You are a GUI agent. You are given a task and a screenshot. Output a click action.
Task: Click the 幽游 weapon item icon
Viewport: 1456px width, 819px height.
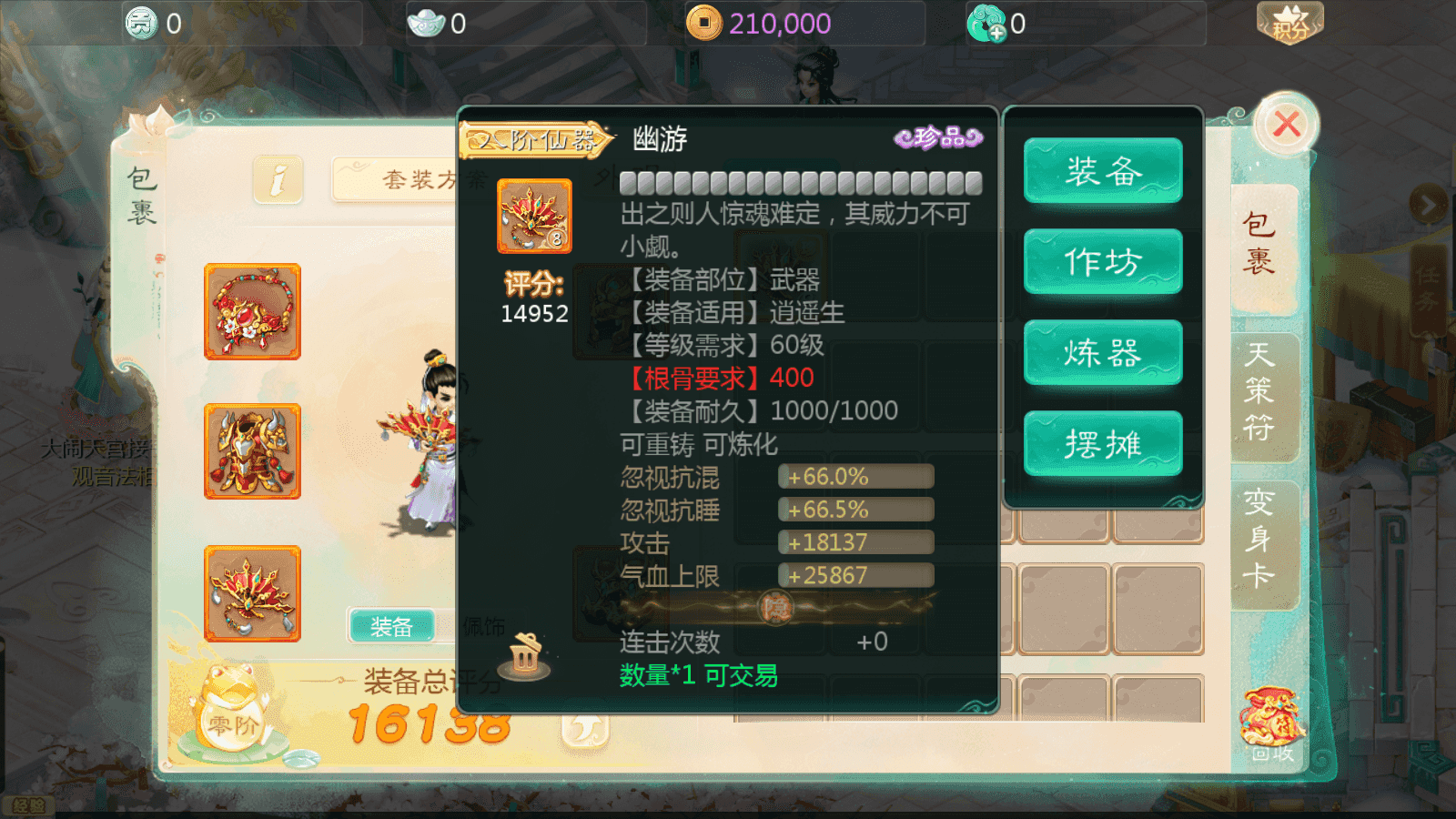pos(534,217)
